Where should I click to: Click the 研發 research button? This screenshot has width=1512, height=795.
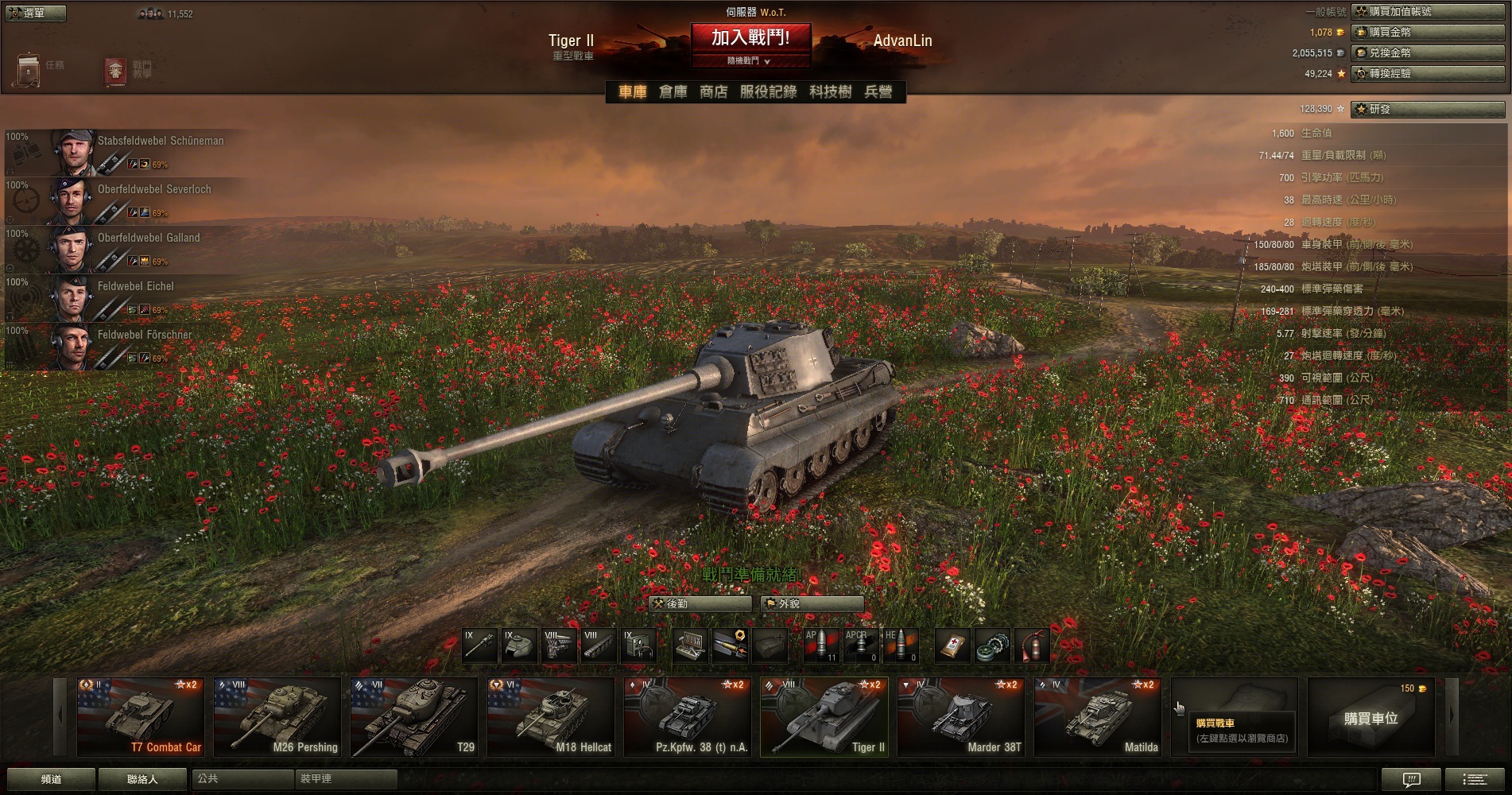click(1428, 109)
